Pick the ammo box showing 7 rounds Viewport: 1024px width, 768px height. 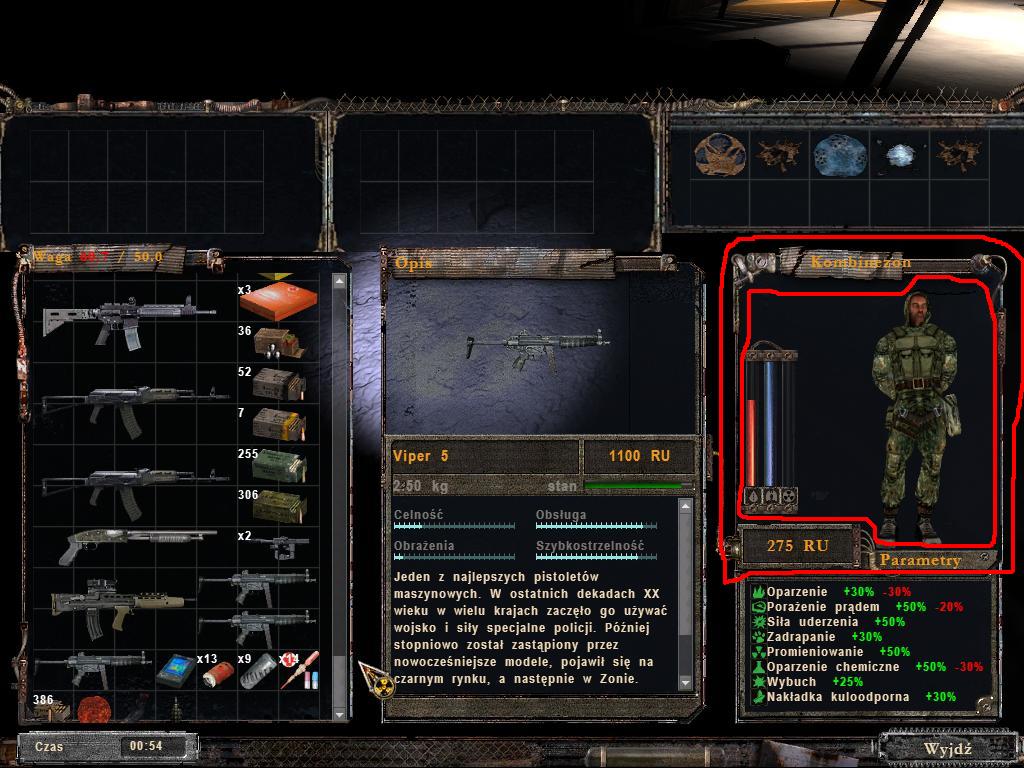click(277, 425)
